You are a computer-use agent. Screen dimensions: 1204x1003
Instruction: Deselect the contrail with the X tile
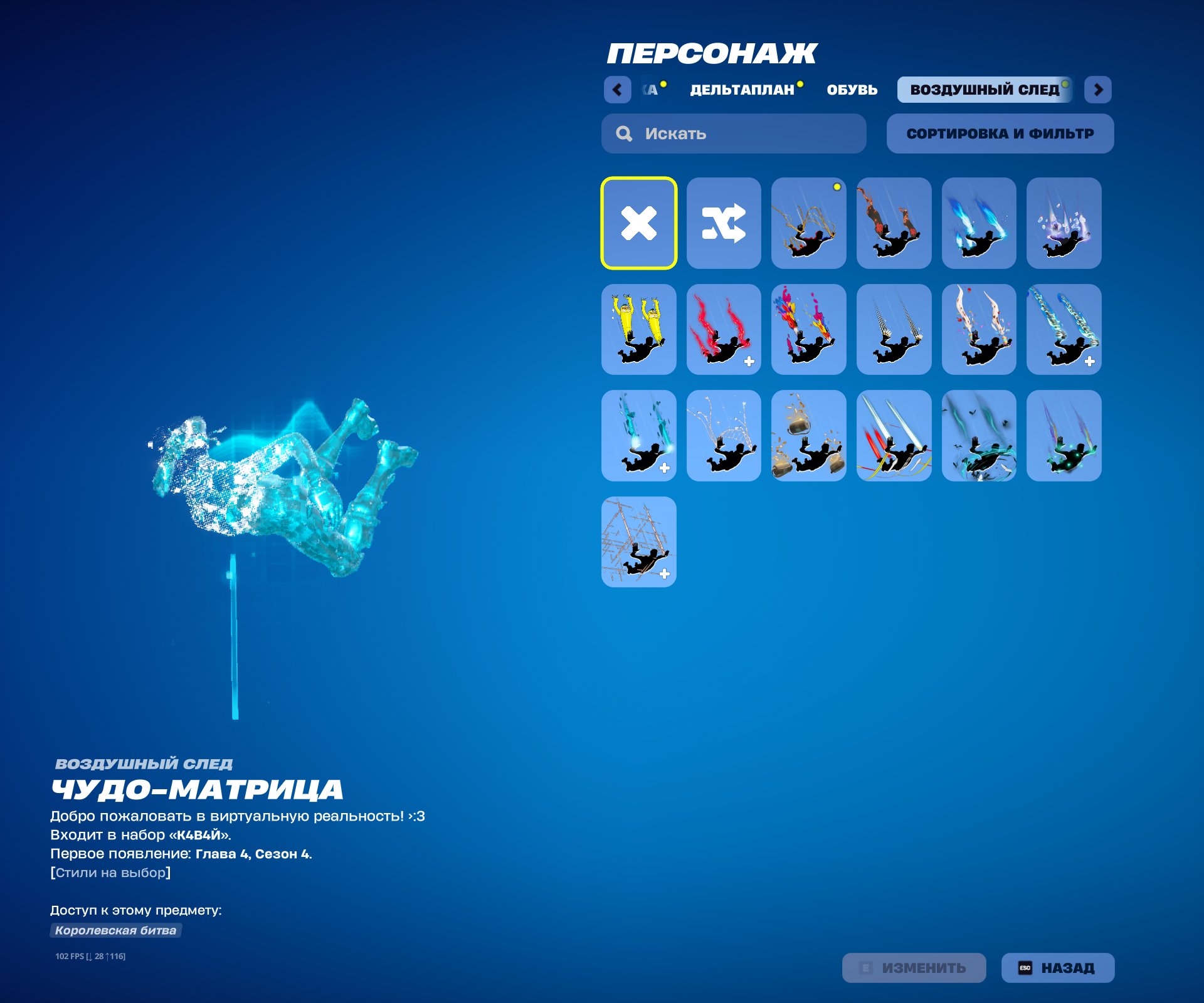pyautogui.click(x=640, y=223)
